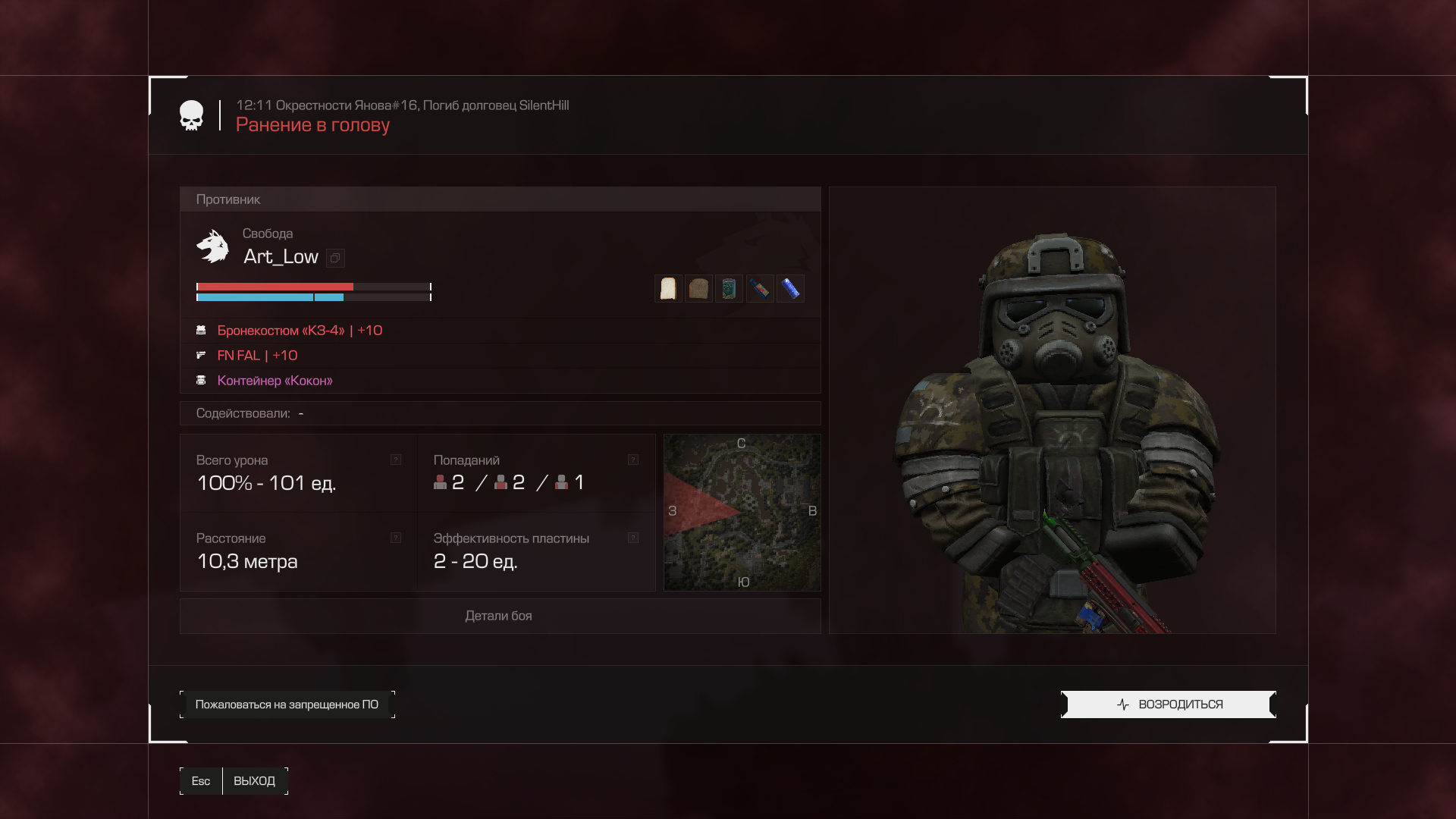Viewport: 1456px width, 819px height.
Task: Click the minimap with the red direction cone
Action: (742, 513)
